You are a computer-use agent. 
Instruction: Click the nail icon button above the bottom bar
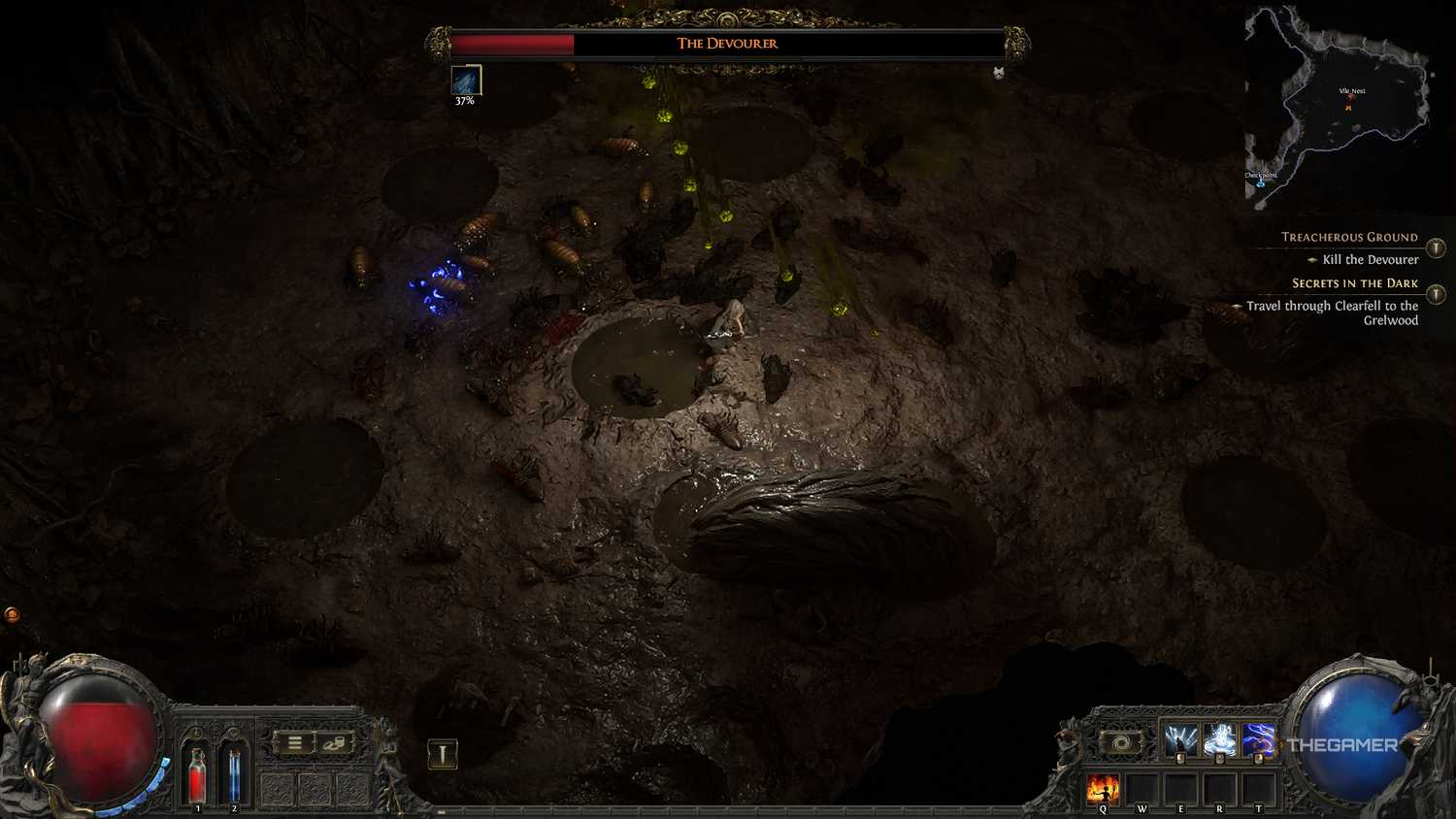pyautogui.click(x=443, y=753)
